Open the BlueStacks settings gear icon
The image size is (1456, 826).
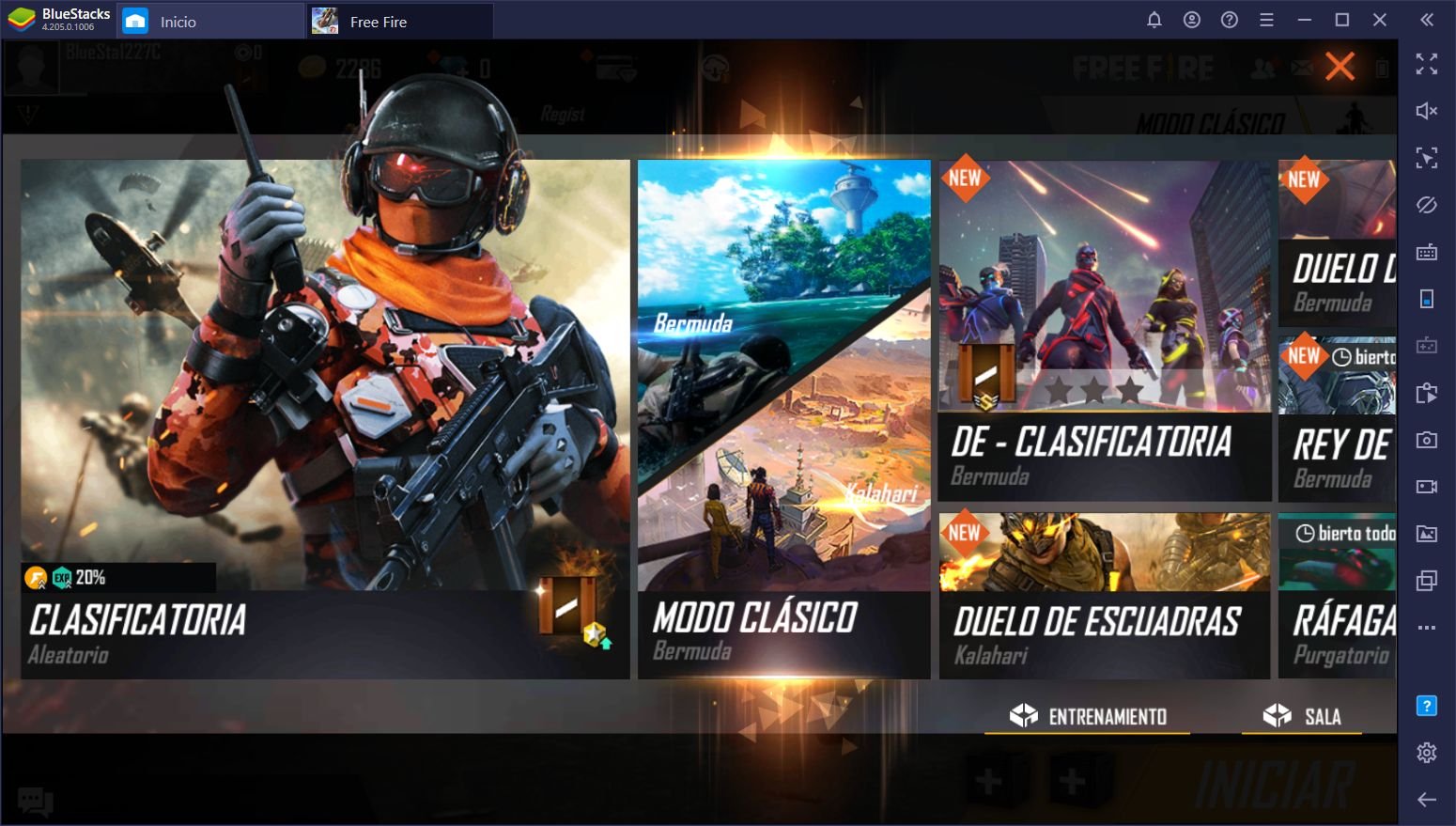tap(1427, 753)
